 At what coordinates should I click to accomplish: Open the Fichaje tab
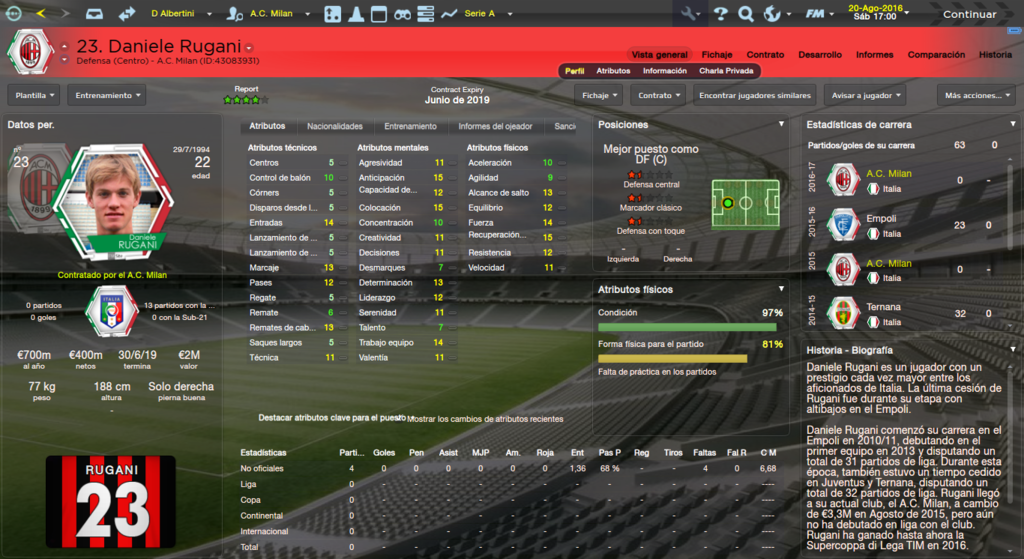(717, 54)
